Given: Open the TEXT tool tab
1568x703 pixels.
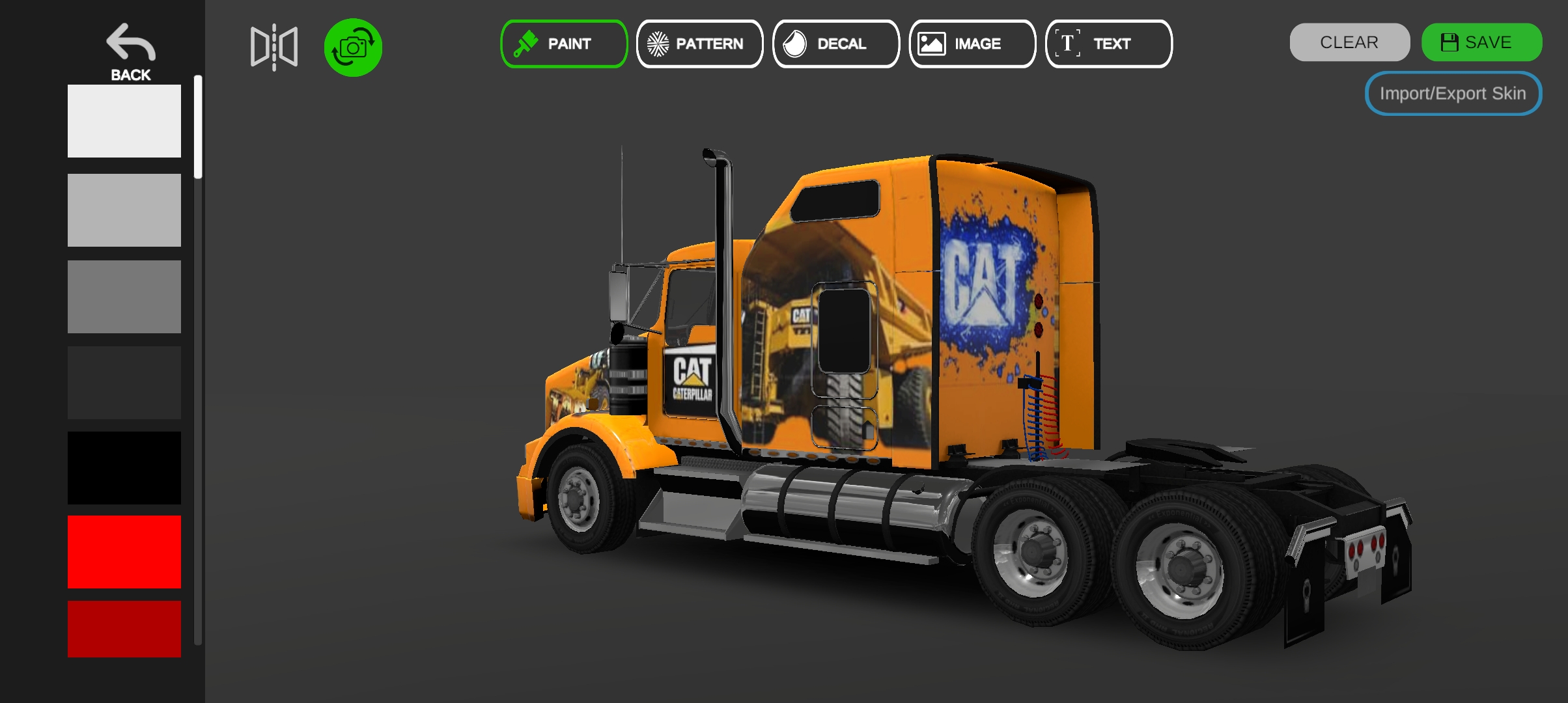Looking at the screenshot, I should (x=1108, y=44).
